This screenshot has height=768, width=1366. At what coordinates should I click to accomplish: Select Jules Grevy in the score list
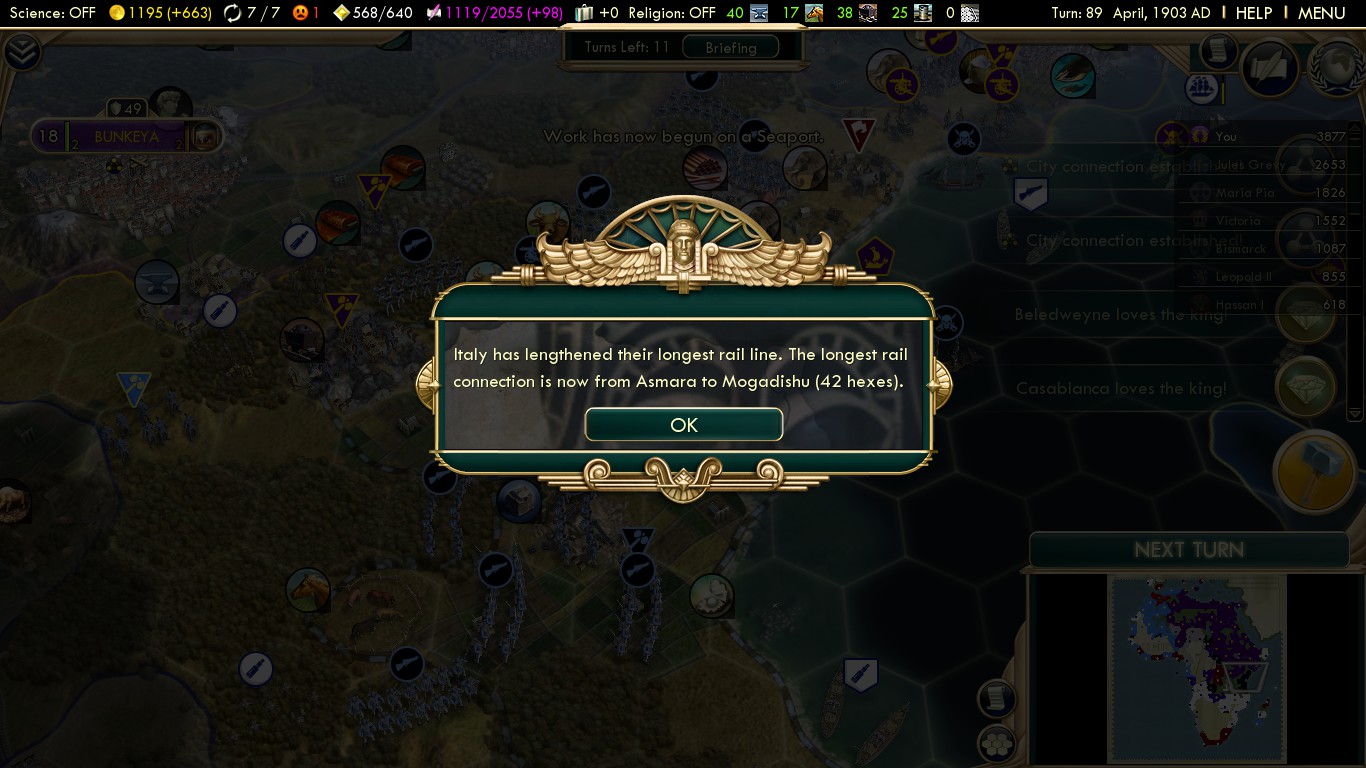1249,165
